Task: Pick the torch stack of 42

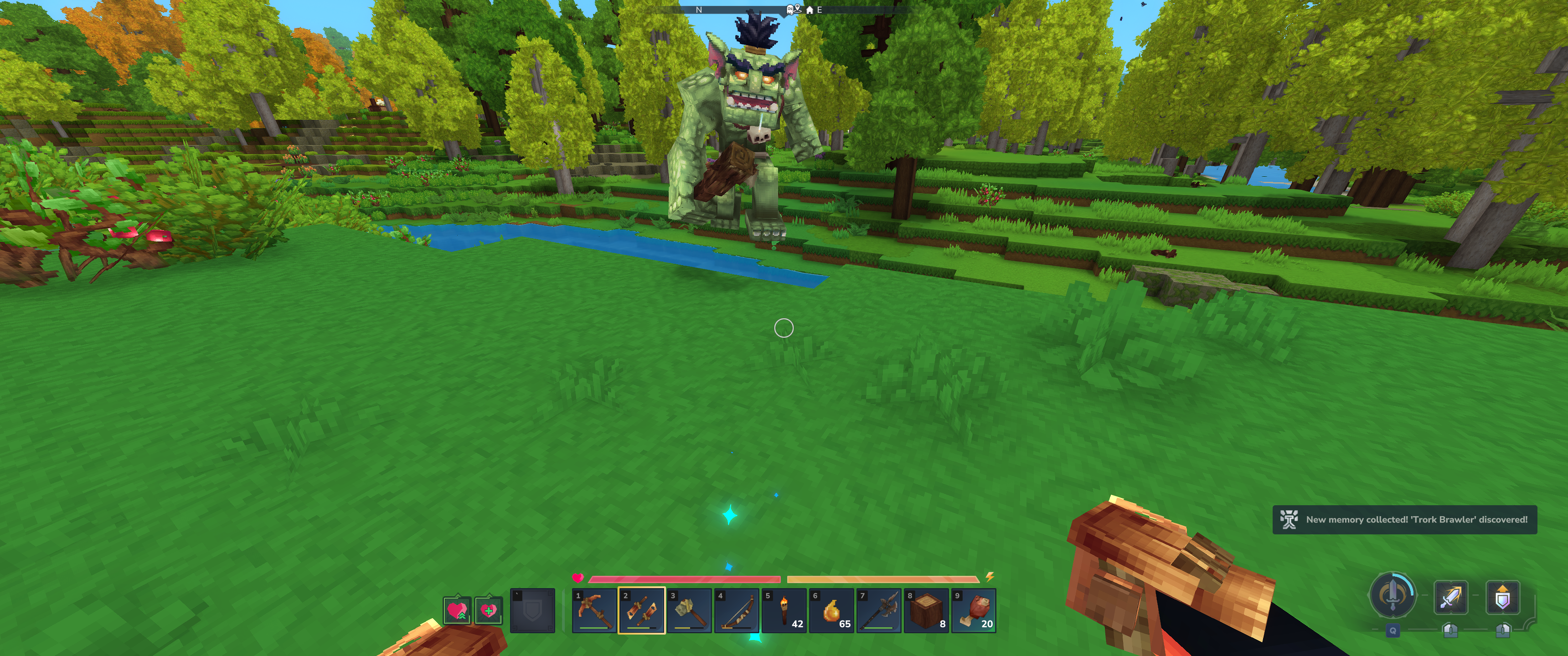Action: [784, 610]
